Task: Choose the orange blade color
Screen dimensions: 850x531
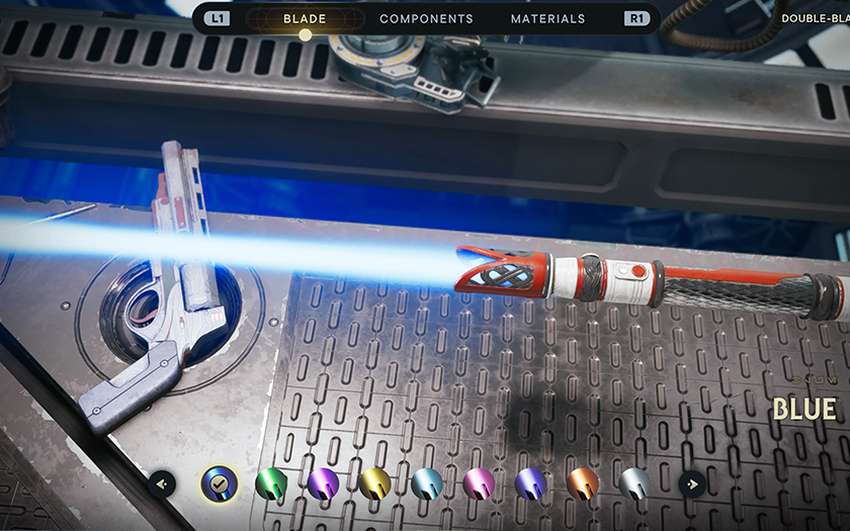Action: click(x=582, y=484)
